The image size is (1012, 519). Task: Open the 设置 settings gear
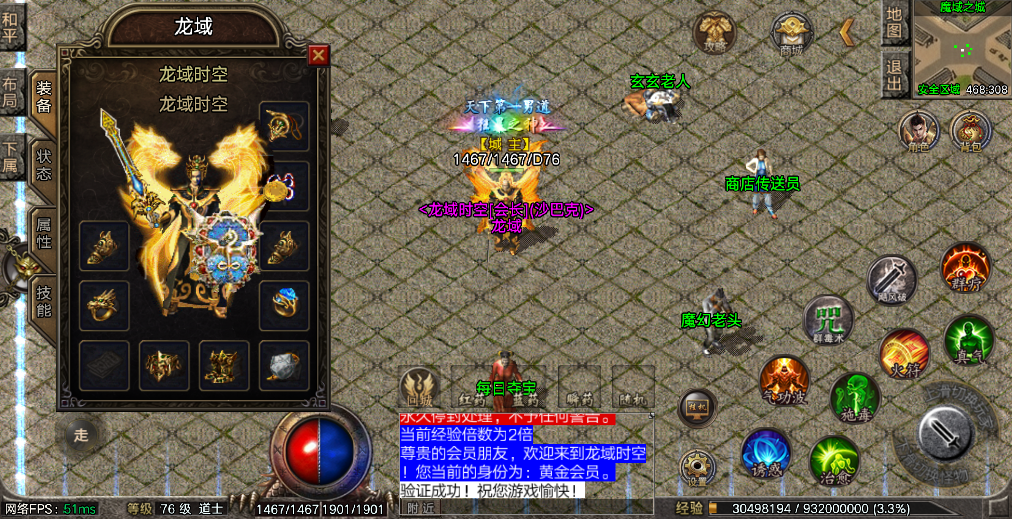pos(697,466)
